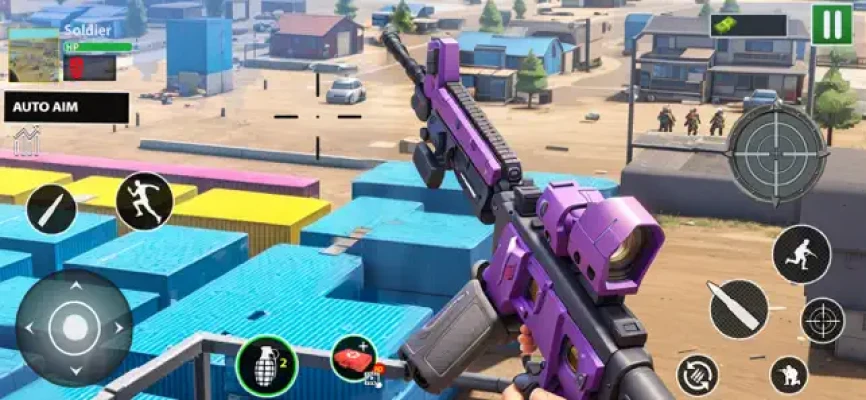Image resolution: width=866 pixels, height=400 pixels.
Task: Tap the sprinting figure icon
Action: (144, 201)
